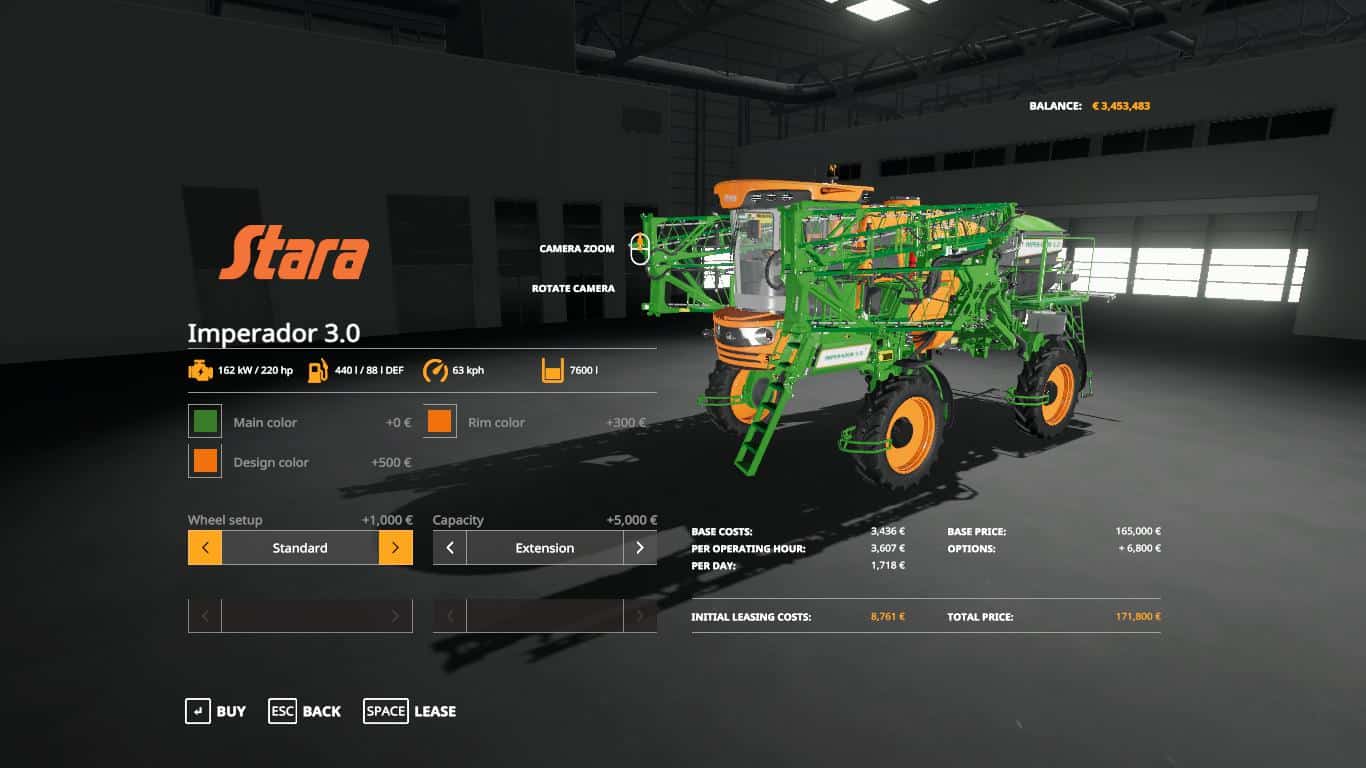Buy the Imperador 3.0 sprayer
Viewport: 1366px width, 768px height.
(x=216, y=711)
